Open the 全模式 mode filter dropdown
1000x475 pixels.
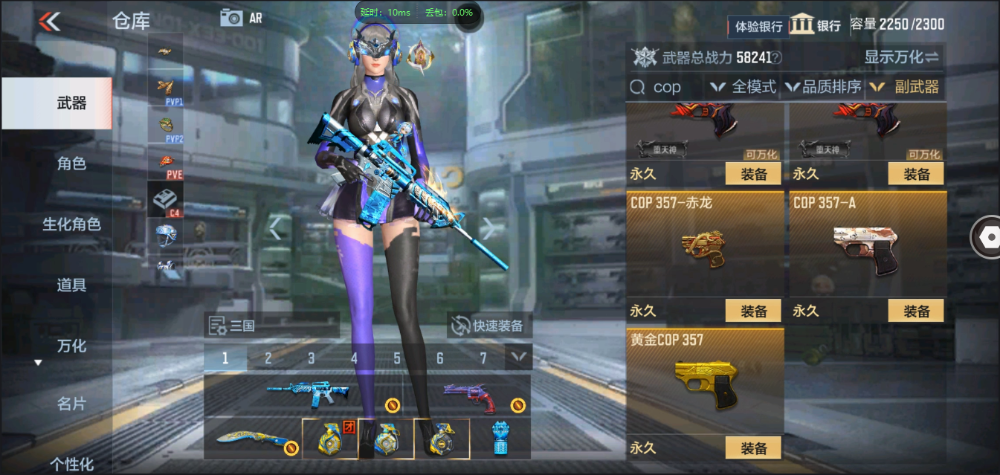pyautogui.click(x=744, y=87)
